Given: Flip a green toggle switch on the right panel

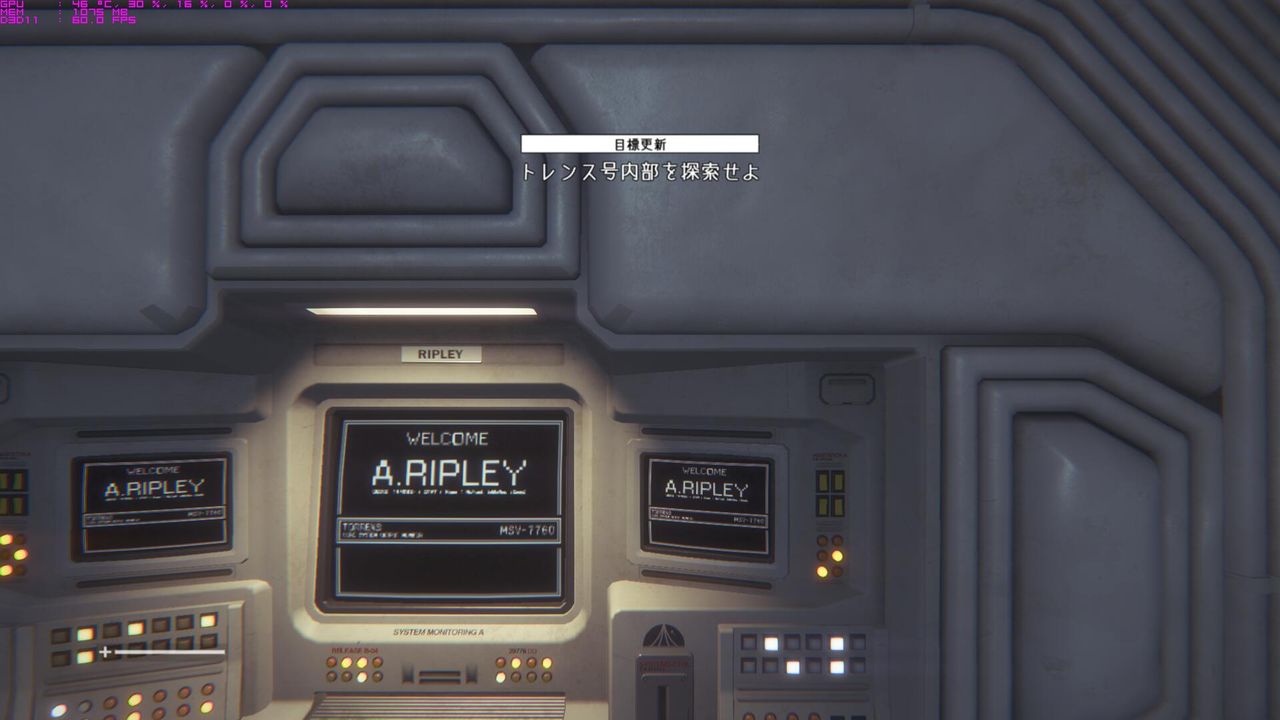Looking at the screenshot, I should pyautogui.click(x=822, y=482).
